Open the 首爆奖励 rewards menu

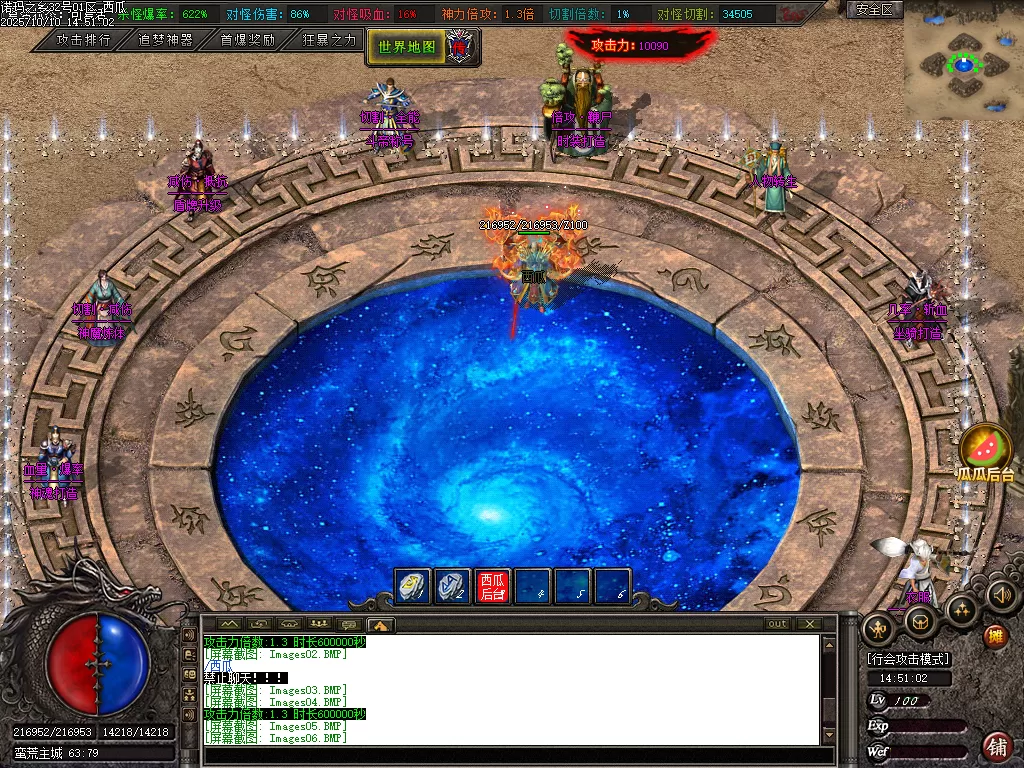point(247,40)
